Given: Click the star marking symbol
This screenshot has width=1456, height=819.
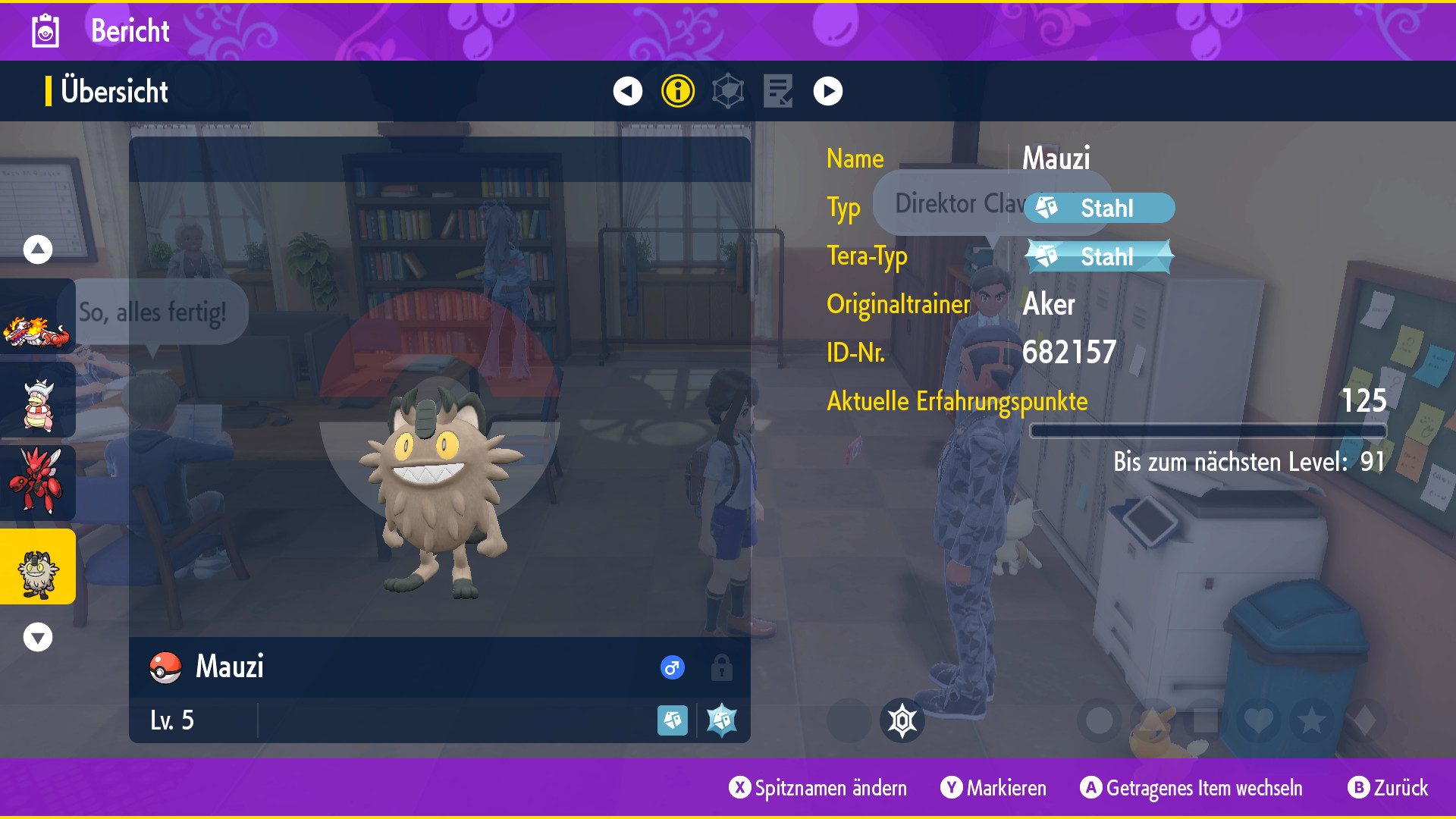Looking at the screenshot, I should (1312, 720).
